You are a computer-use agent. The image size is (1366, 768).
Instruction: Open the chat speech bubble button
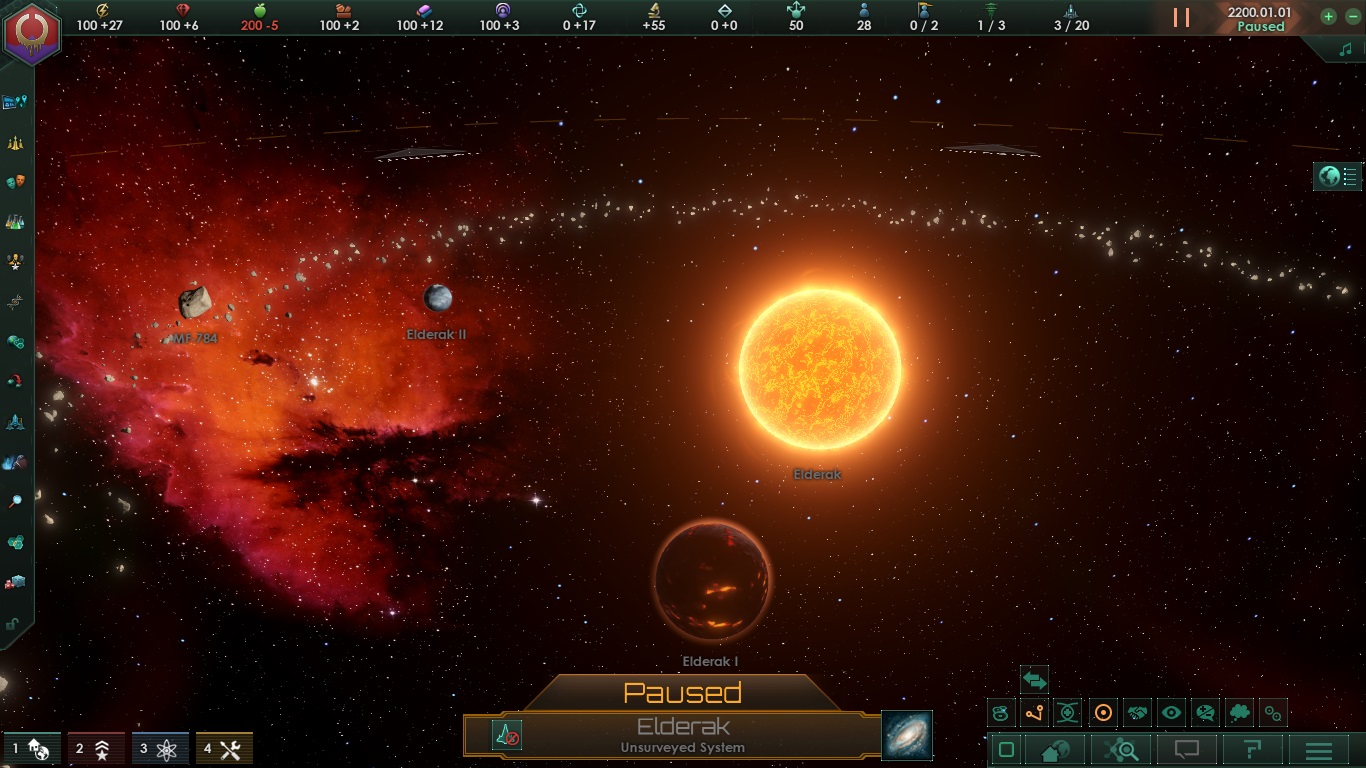coord(1187,750)
